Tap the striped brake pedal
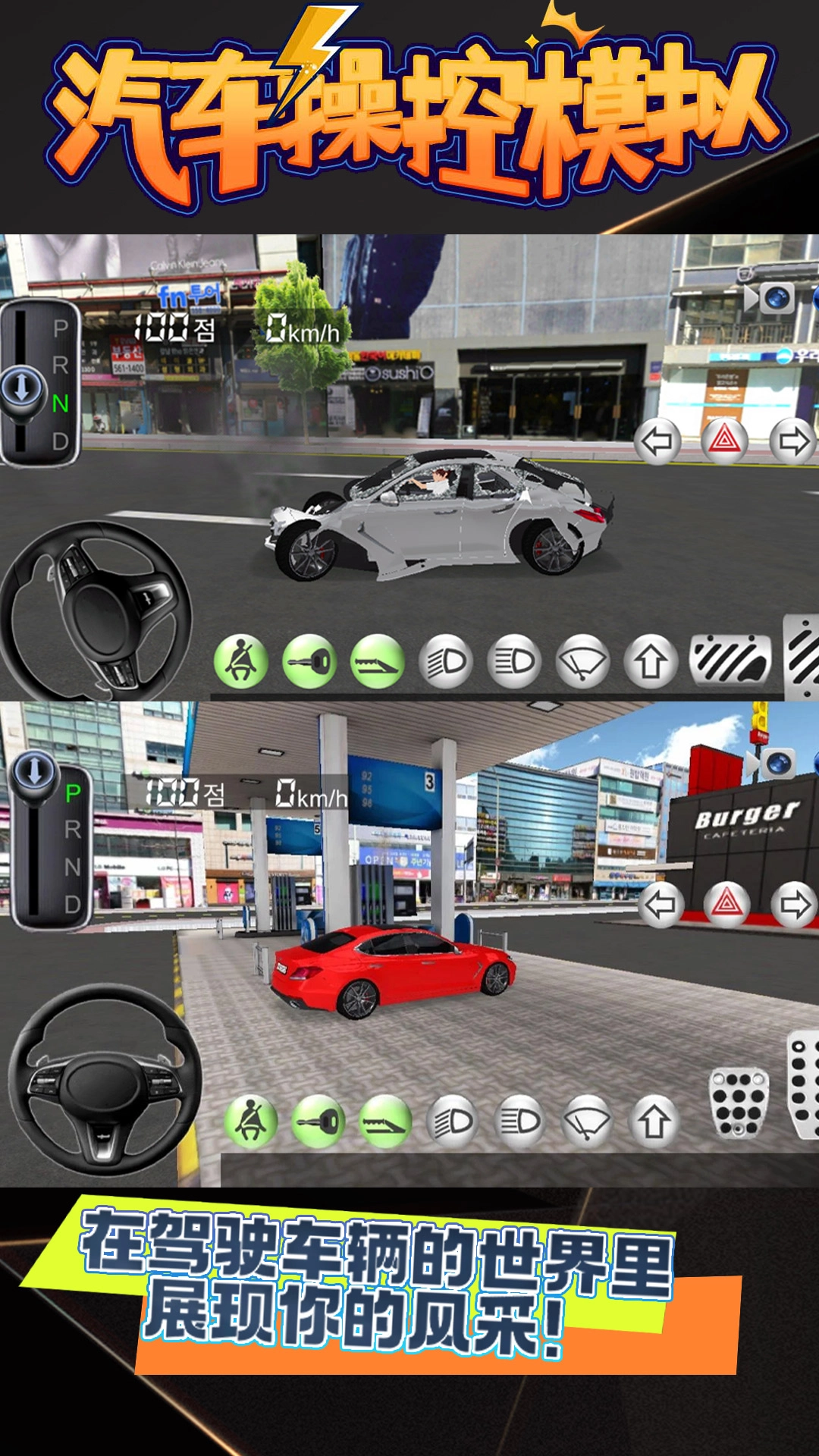 (730, 660)
